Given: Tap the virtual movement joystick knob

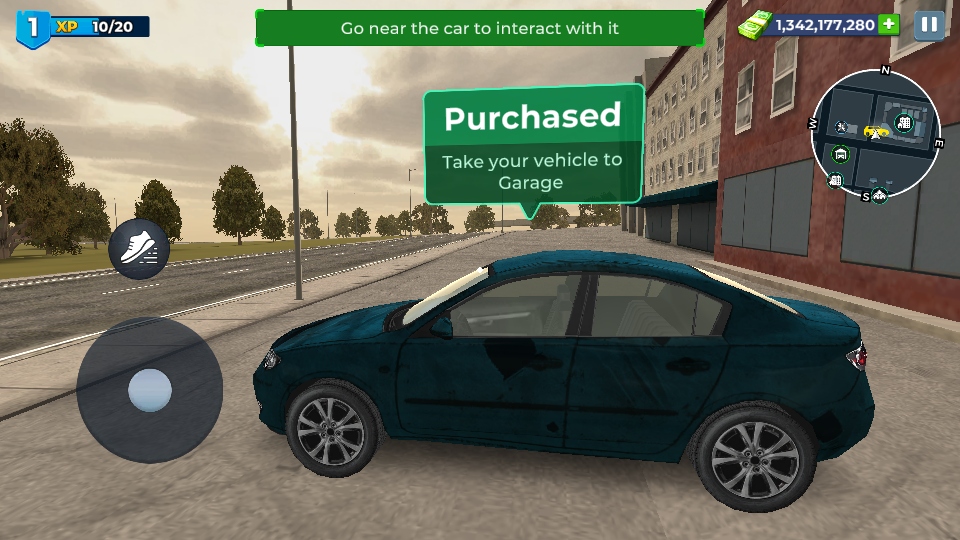Looking at the screenshot, I should (150, 390).
